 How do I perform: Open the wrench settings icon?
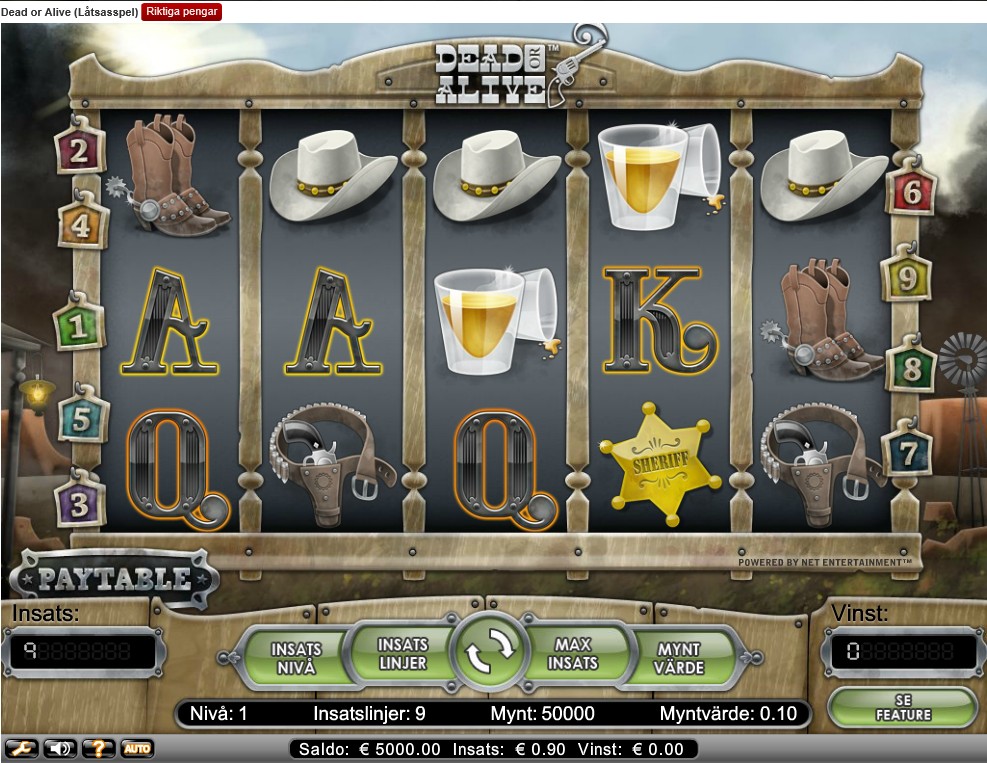tap(21, 748)
